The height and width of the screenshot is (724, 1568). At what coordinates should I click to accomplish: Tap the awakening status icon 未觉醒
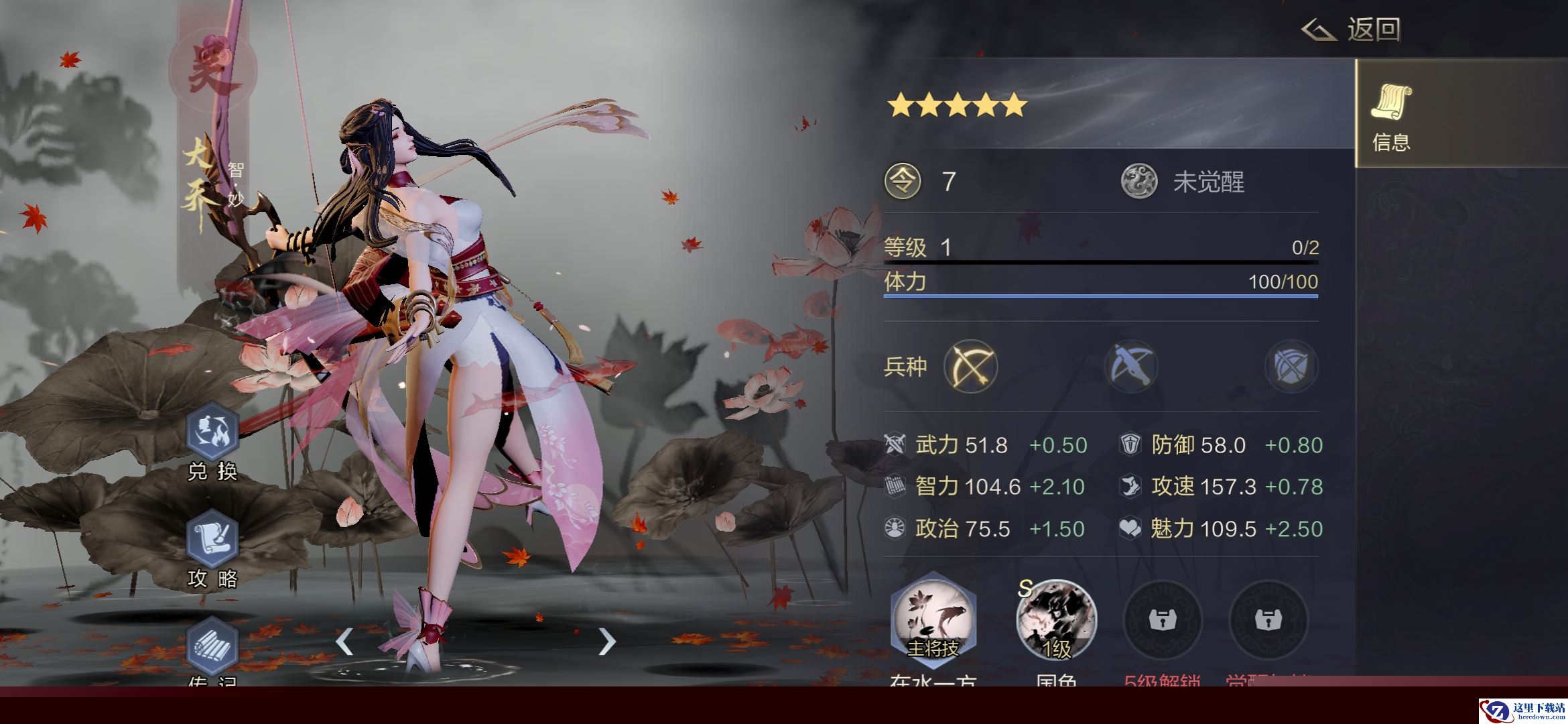pos(1139,182)
